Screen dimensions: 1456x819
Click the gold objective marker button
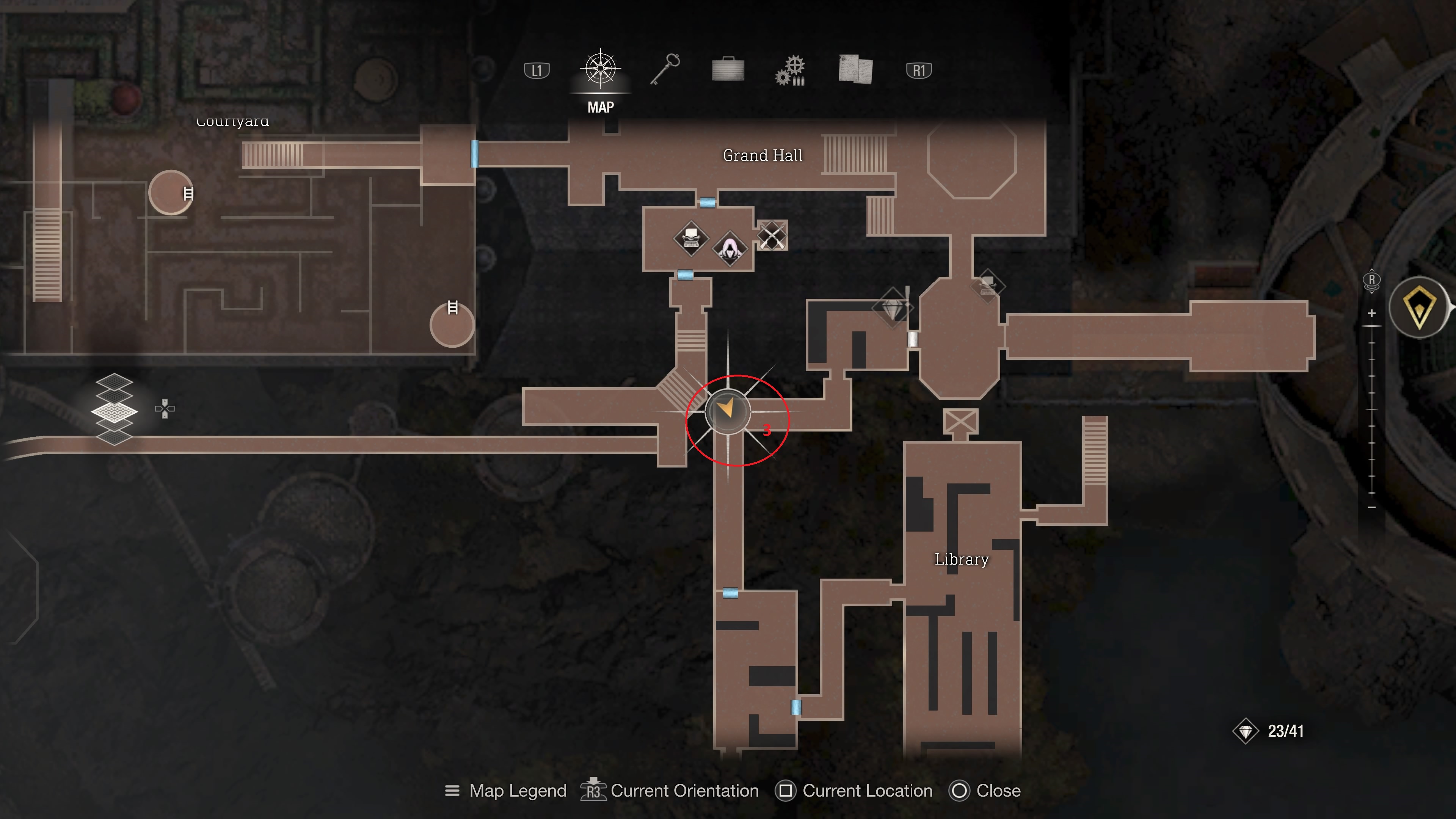point(1419,308)
